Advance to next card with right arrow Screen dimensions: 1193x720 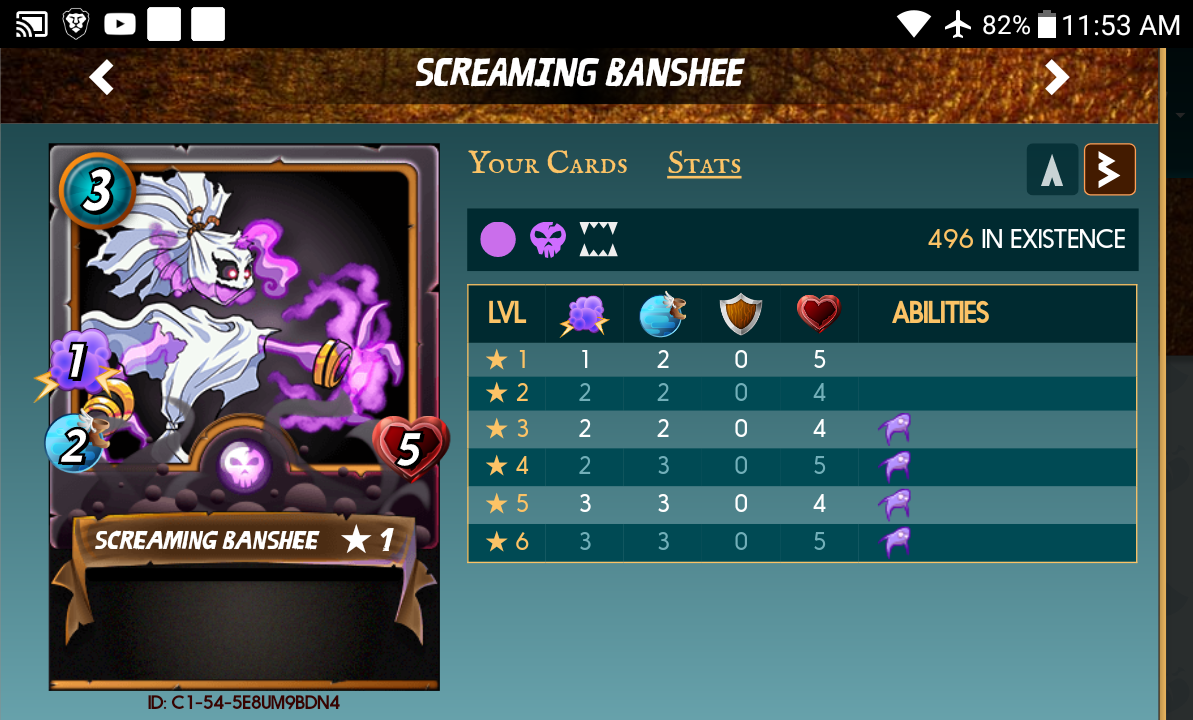pos(1057,77)
